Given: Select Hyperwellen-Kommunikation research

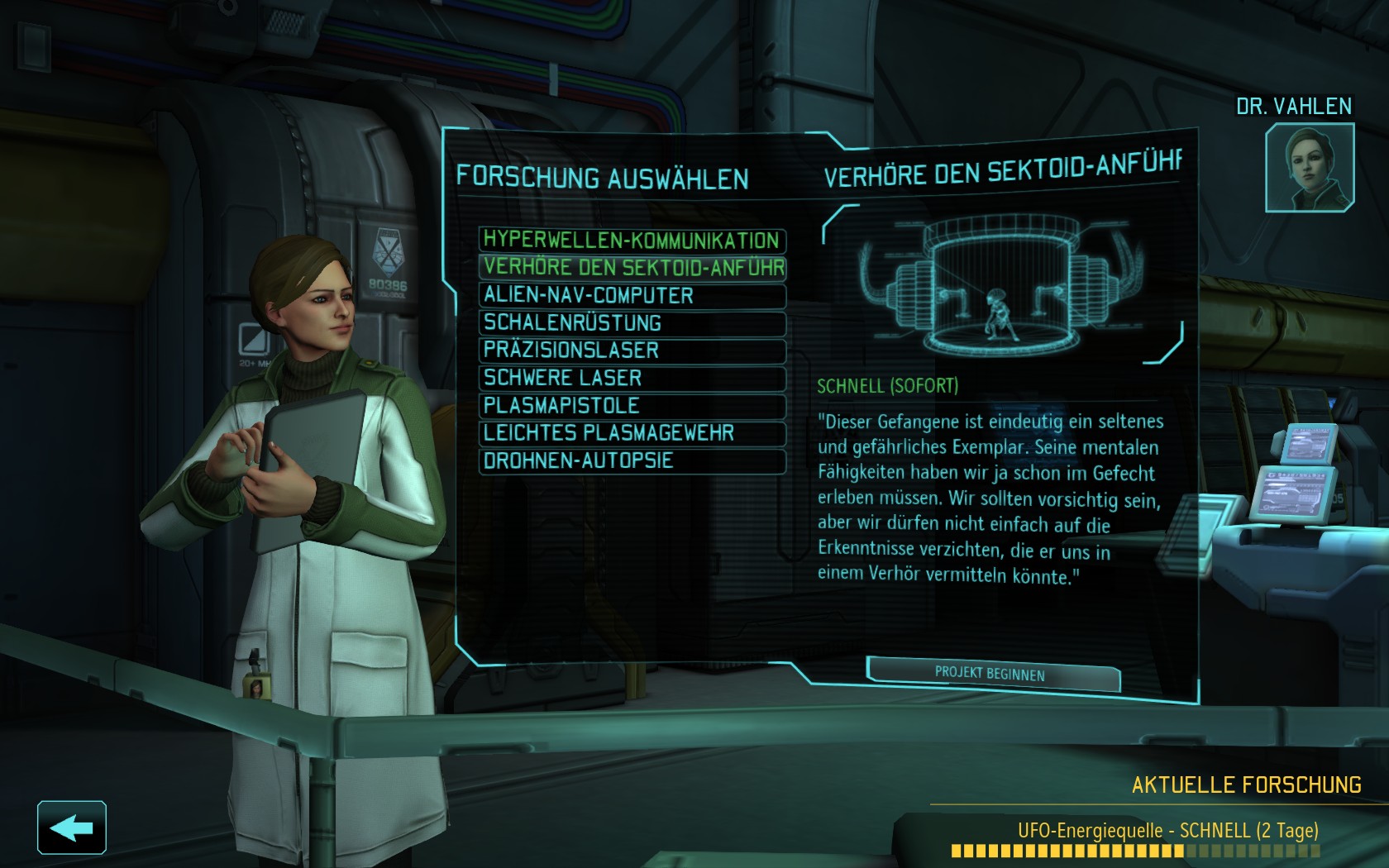Looking at the screenshot, I should click(632, 240).
